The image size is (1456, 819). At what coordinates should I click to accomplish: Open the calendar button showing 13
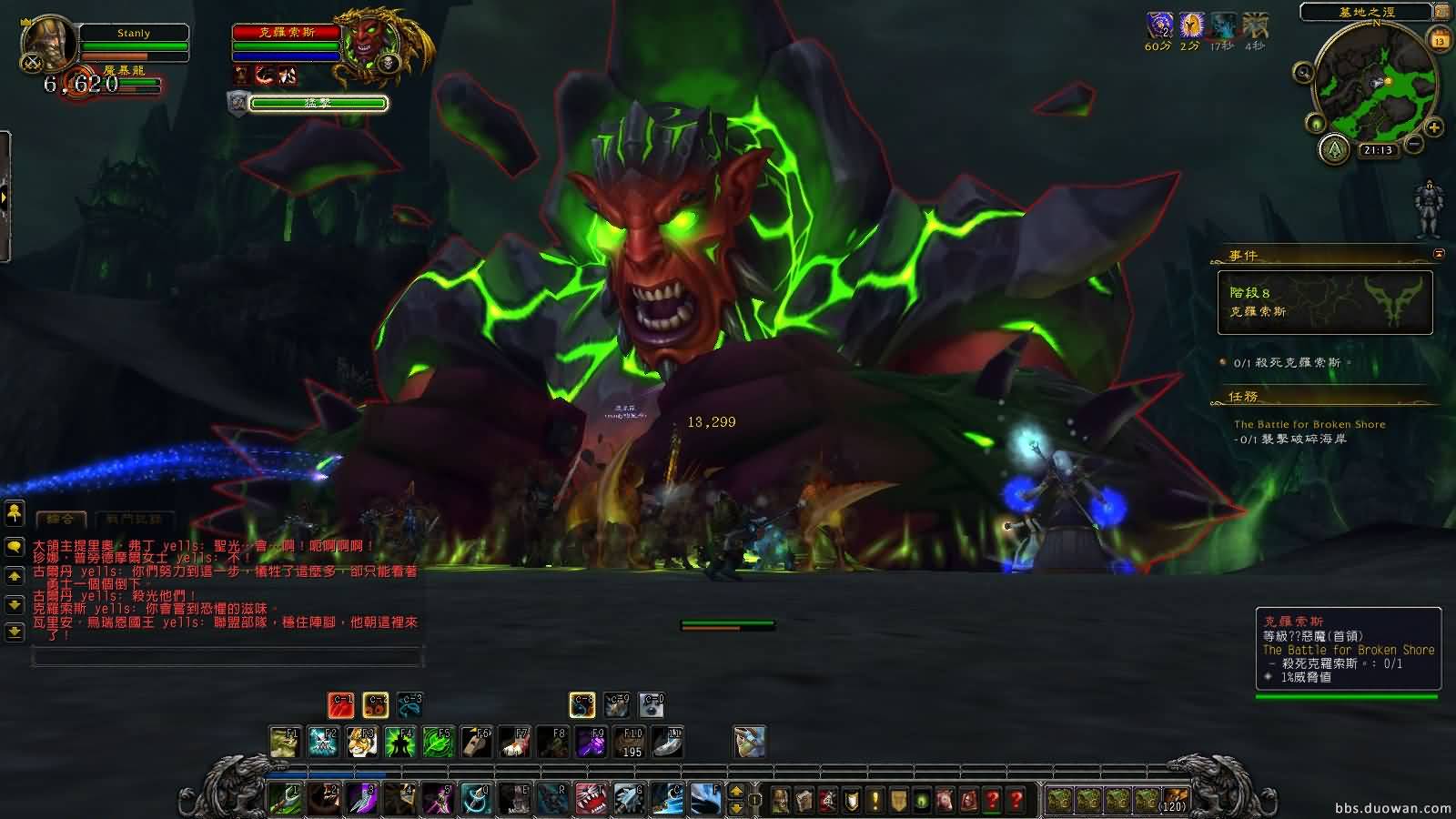pyautogui.click(x=1440, y=40)
